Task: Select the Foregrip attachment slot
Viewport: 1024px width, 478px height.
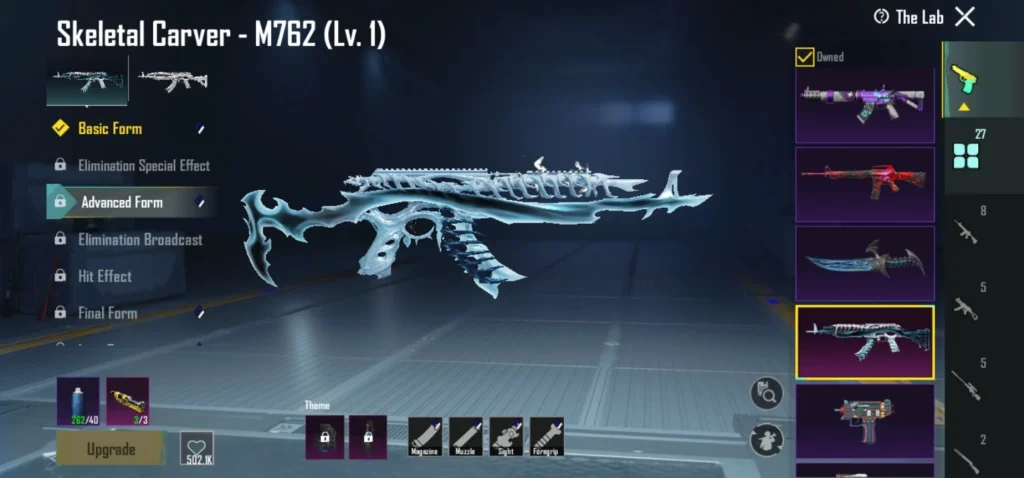Action: (x=547, y=437)
